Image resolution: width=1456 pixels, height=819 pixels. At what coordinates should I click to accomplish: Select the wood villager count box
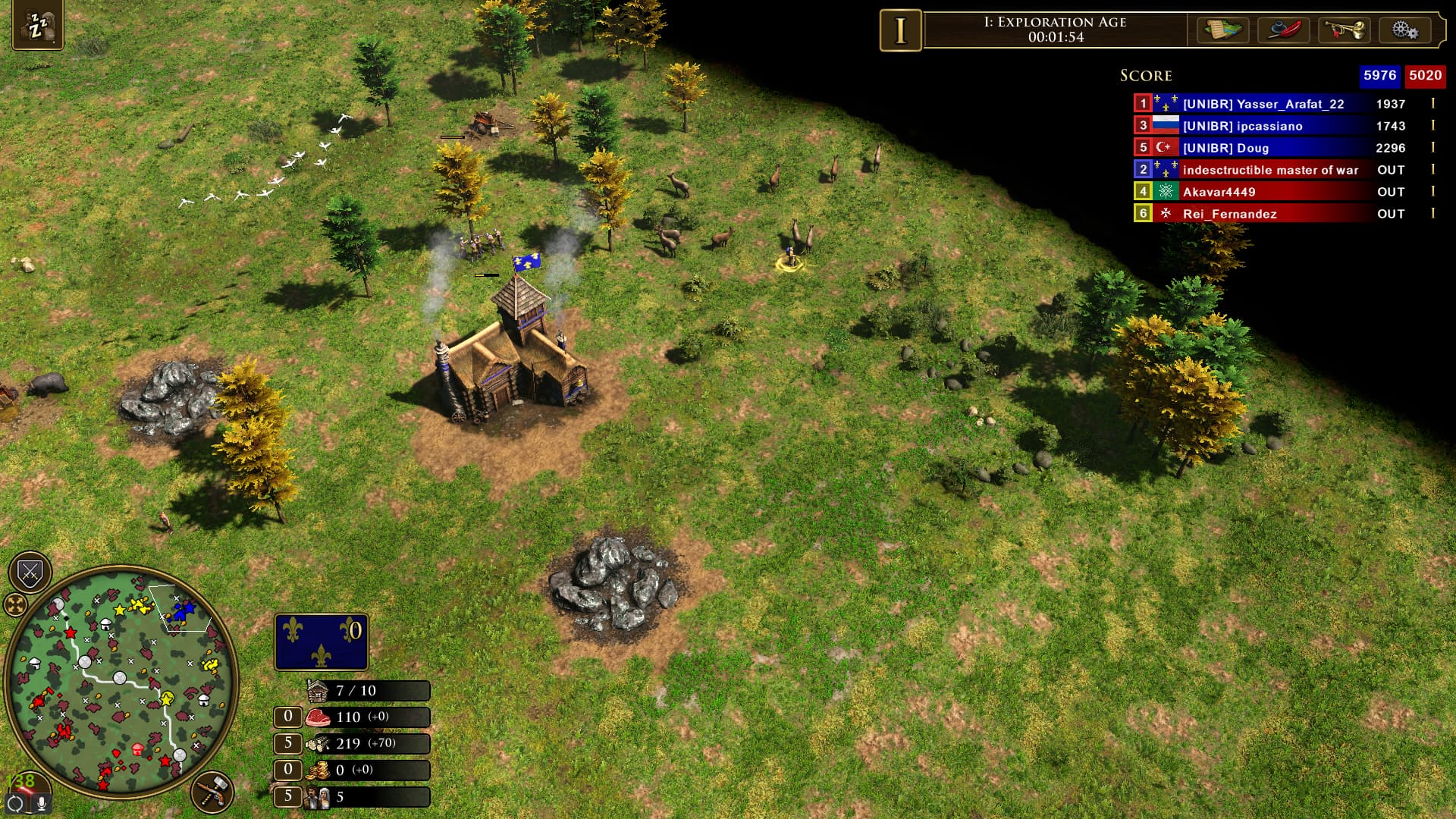click(x=288, y=743)
